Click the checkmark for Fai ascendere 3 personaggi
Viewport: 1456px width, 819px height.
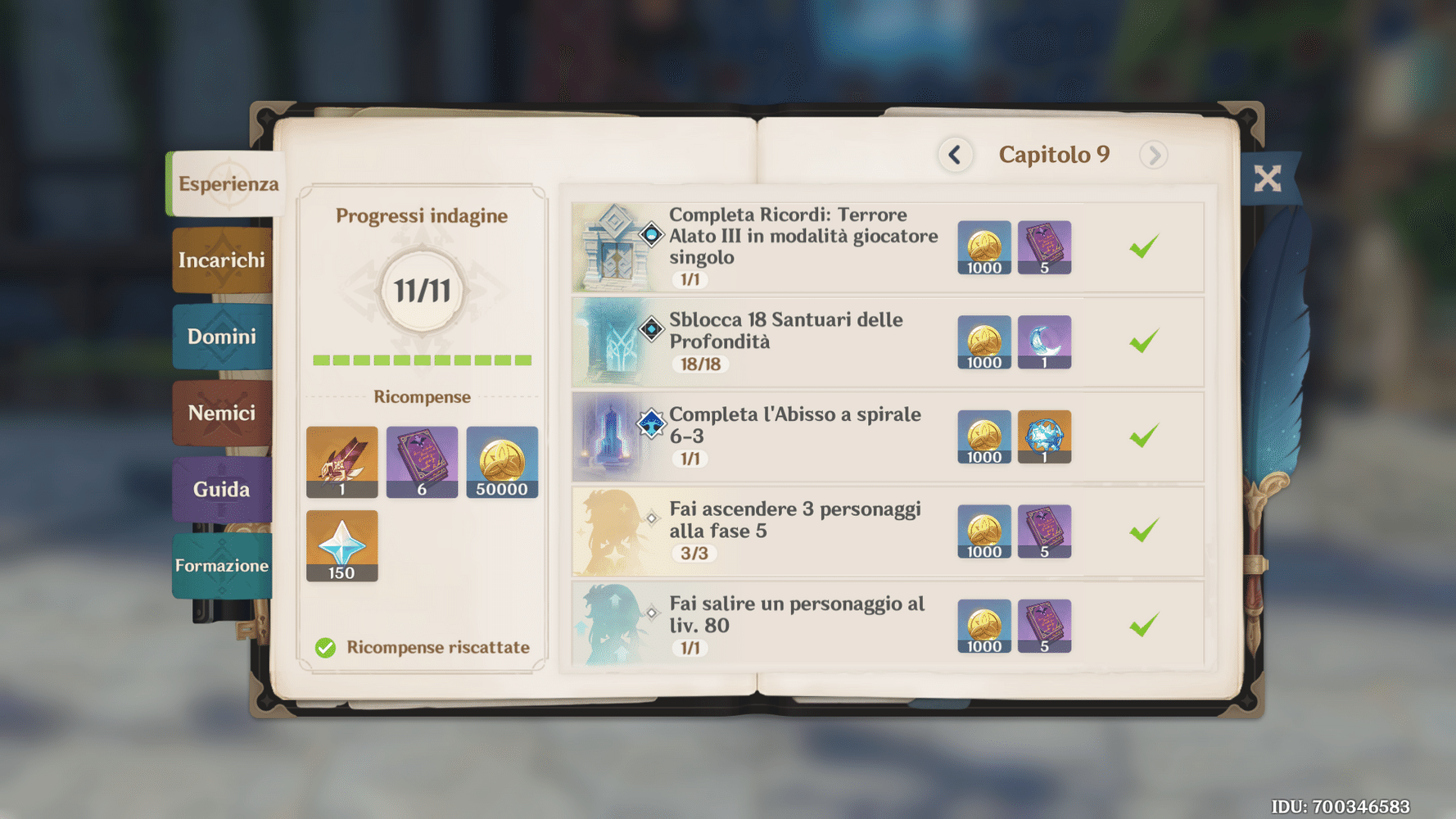tap(1146, 531)
